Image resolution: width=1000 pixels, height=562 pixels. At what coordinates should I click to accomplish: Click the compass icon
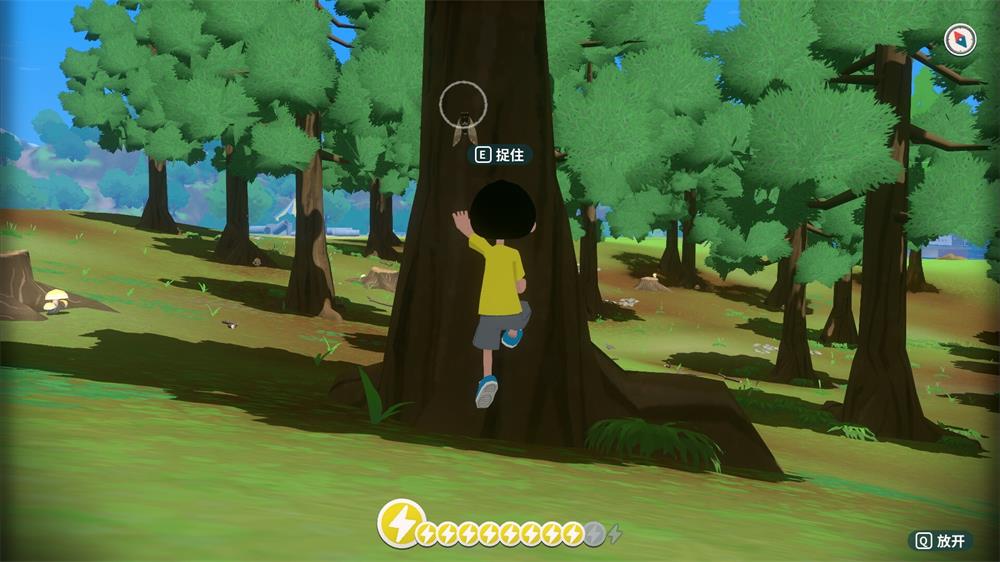[x=959, y=40]
